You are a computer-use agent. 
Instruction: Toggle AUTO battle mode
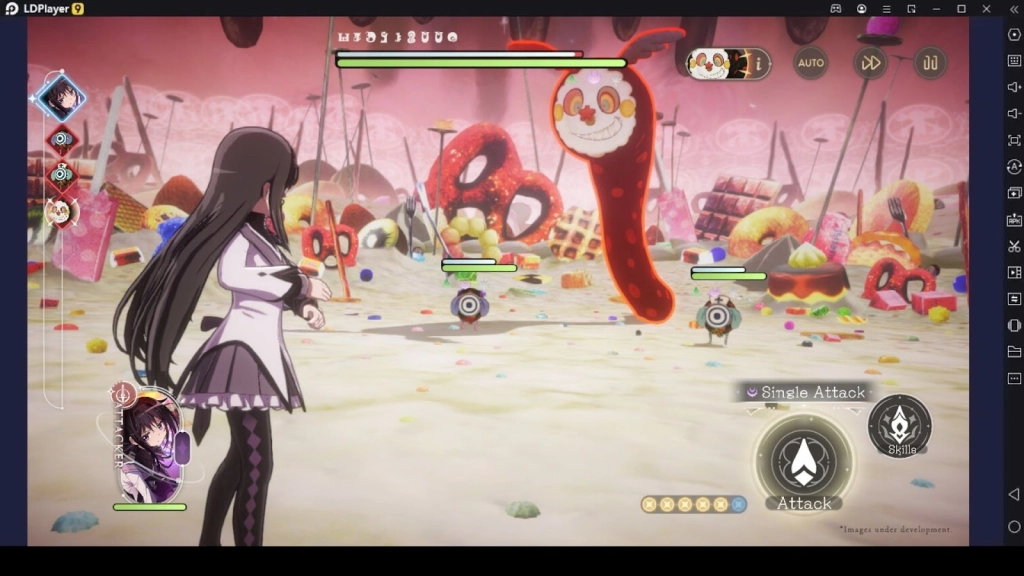pos(811,63)
